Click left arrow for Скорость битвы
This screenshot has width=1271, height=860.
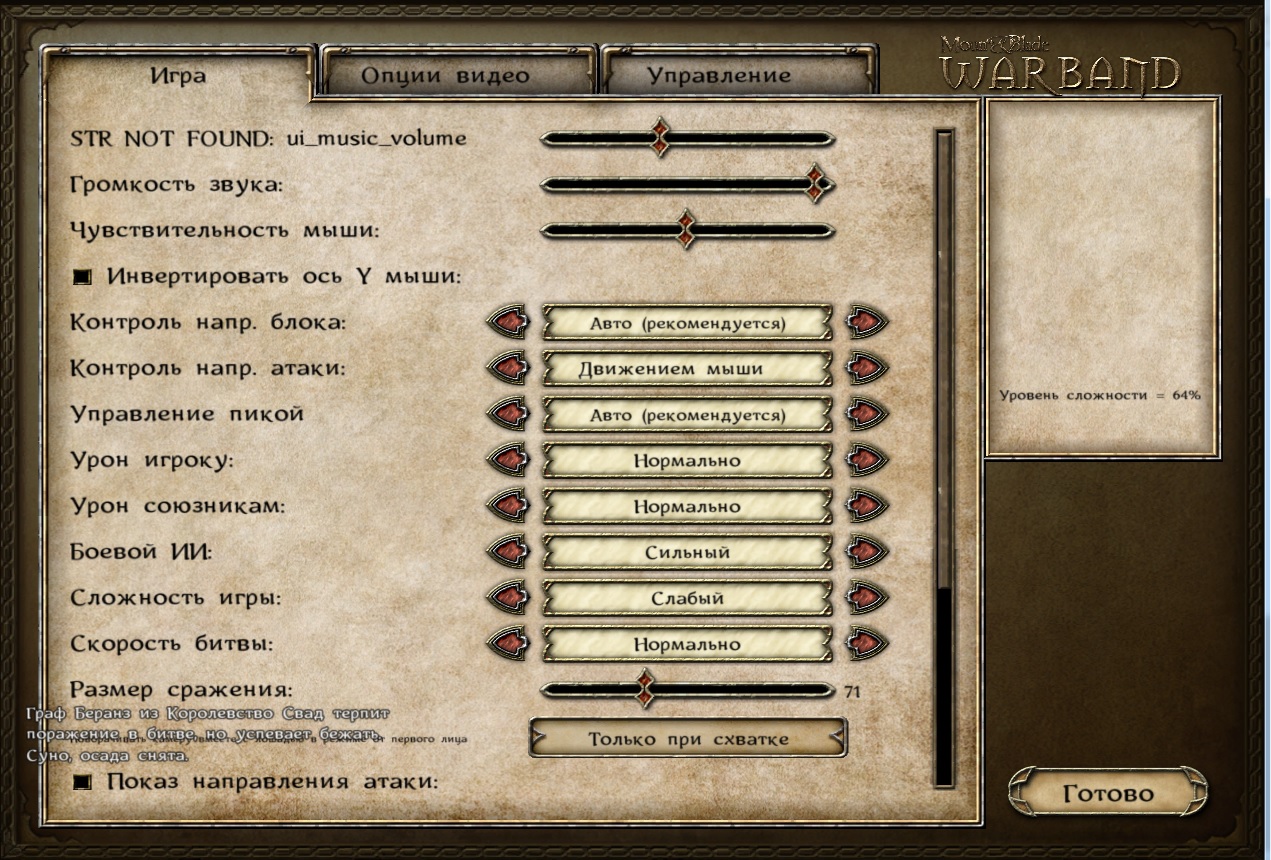pyautogui.click(x=509, y=644)
